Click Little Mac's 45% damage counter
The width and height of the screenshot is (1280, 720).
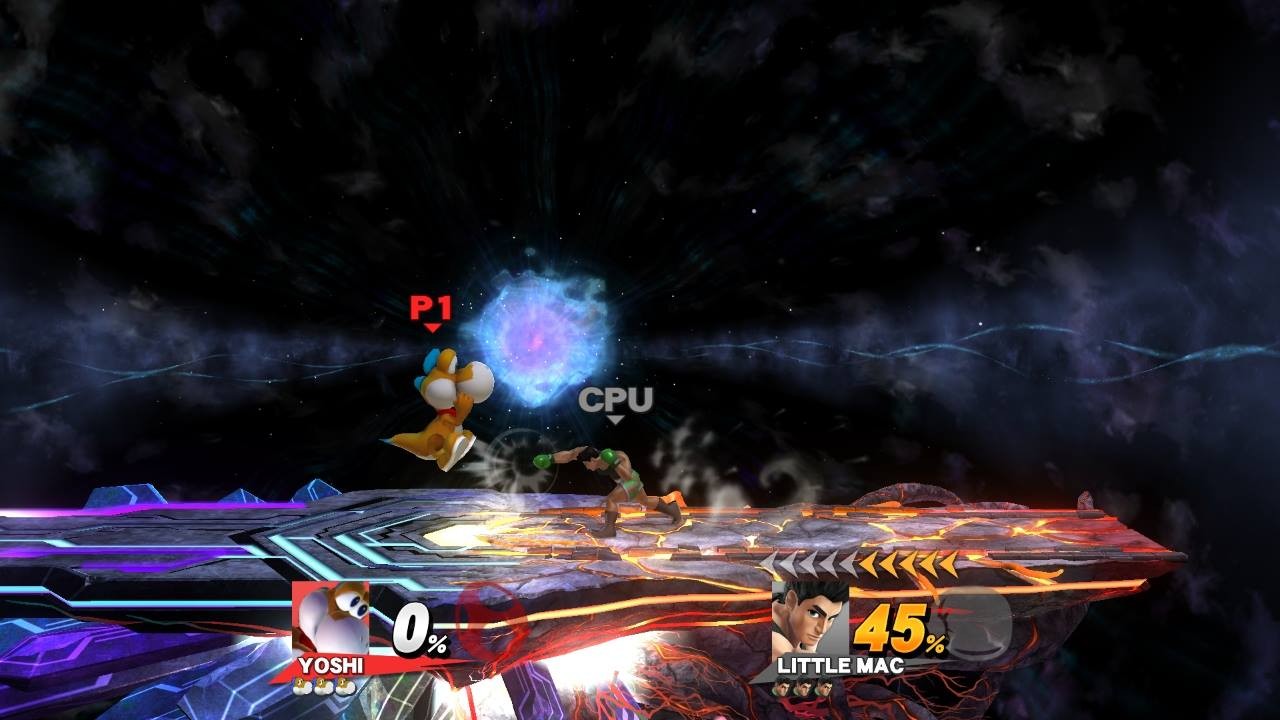click(898, 628)
